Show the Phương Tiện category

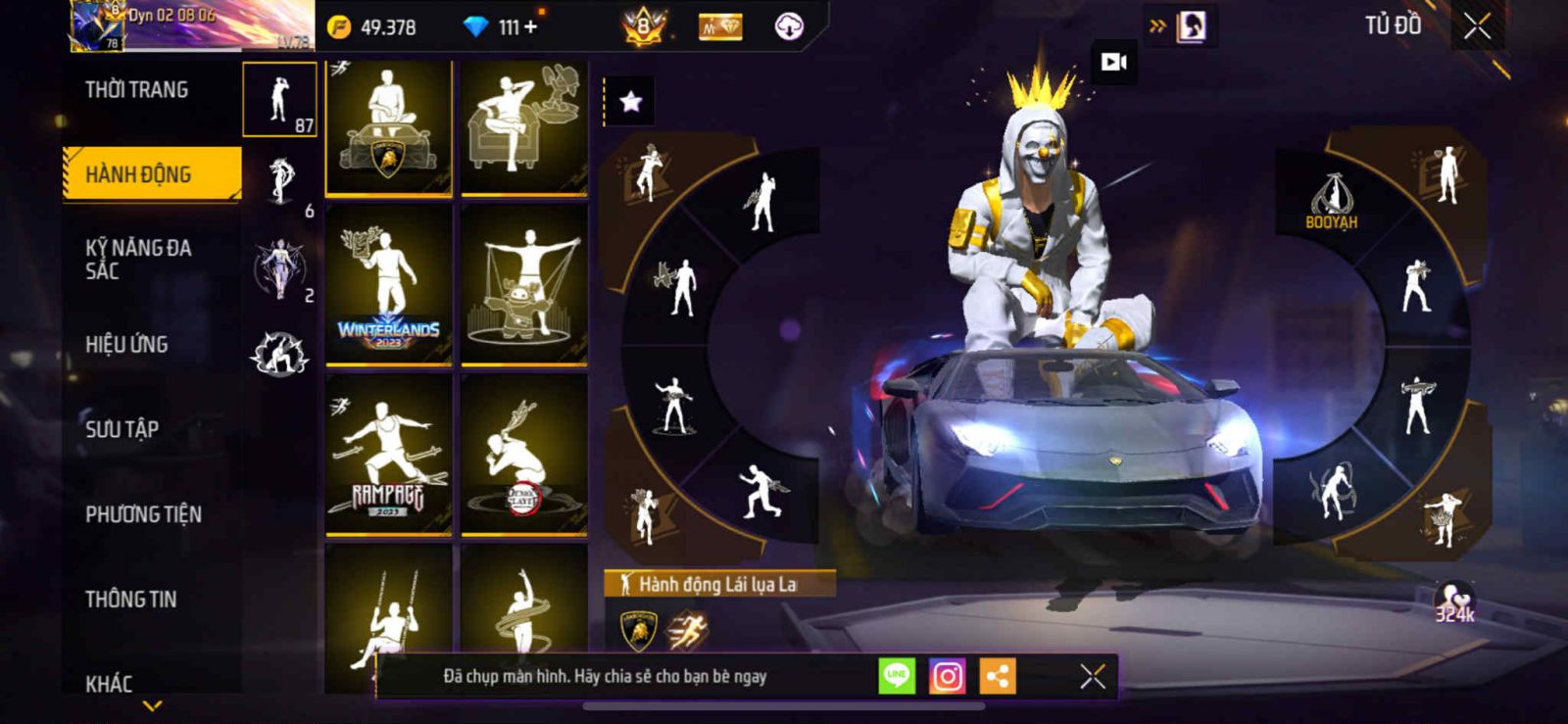[143, 513]
